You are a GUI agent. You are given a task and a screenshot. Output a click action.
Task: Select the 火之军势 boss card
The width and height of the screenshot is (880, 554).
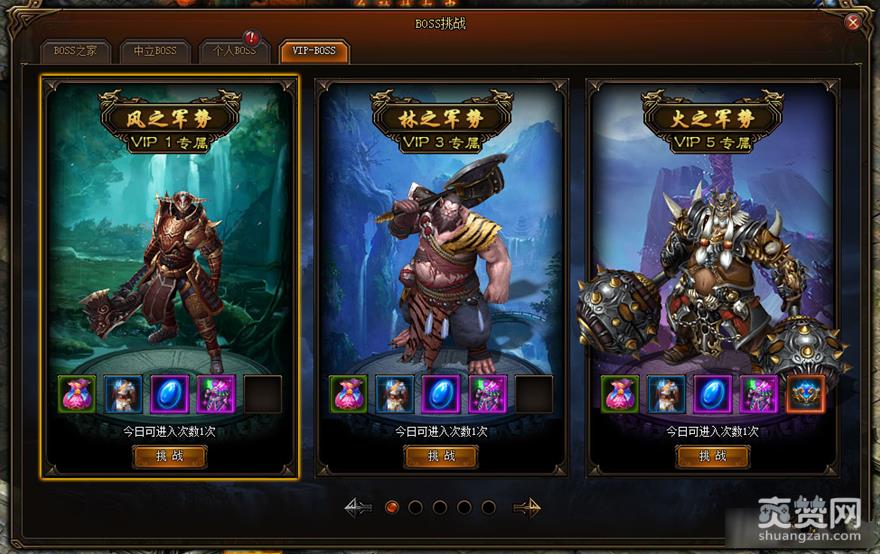pos(713,260)
